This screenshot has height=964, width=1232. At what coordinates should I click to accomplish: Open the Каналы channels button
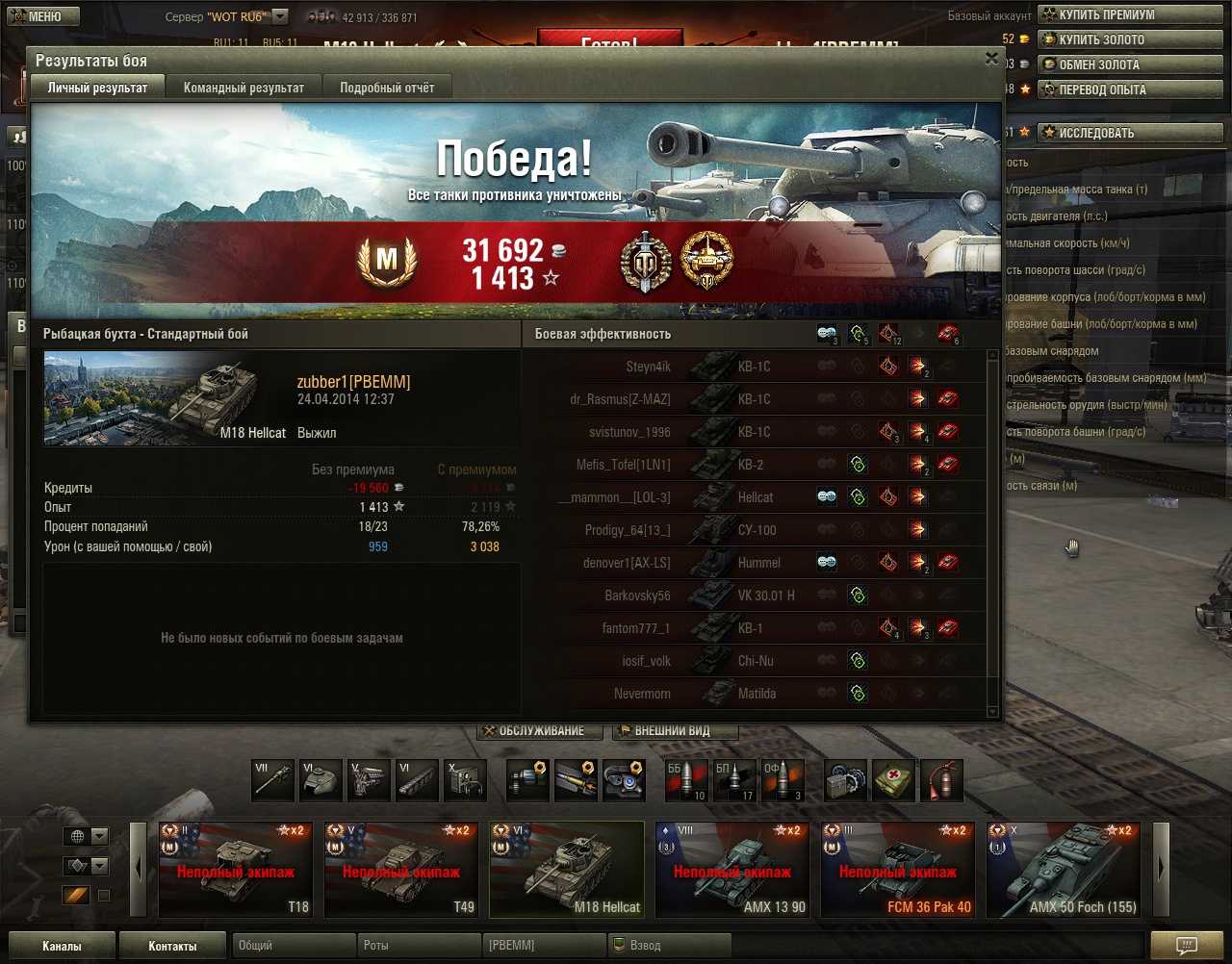click(62, 946)
